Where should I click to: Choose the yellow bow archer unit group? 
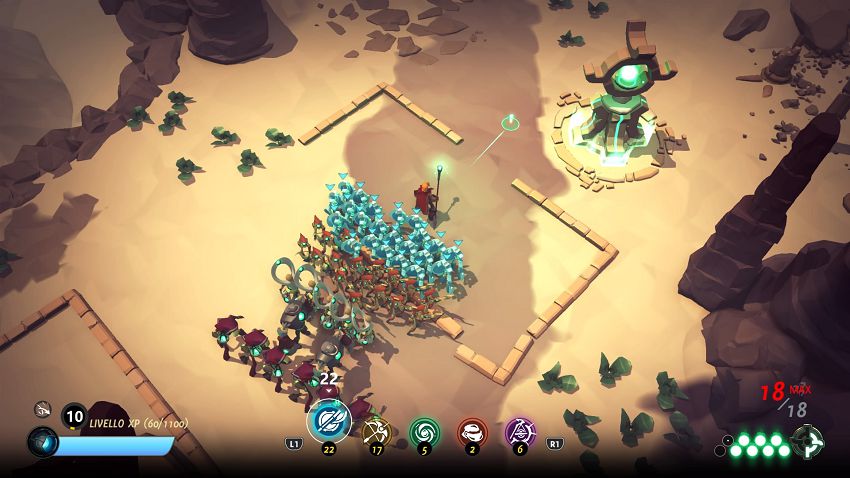375,431
